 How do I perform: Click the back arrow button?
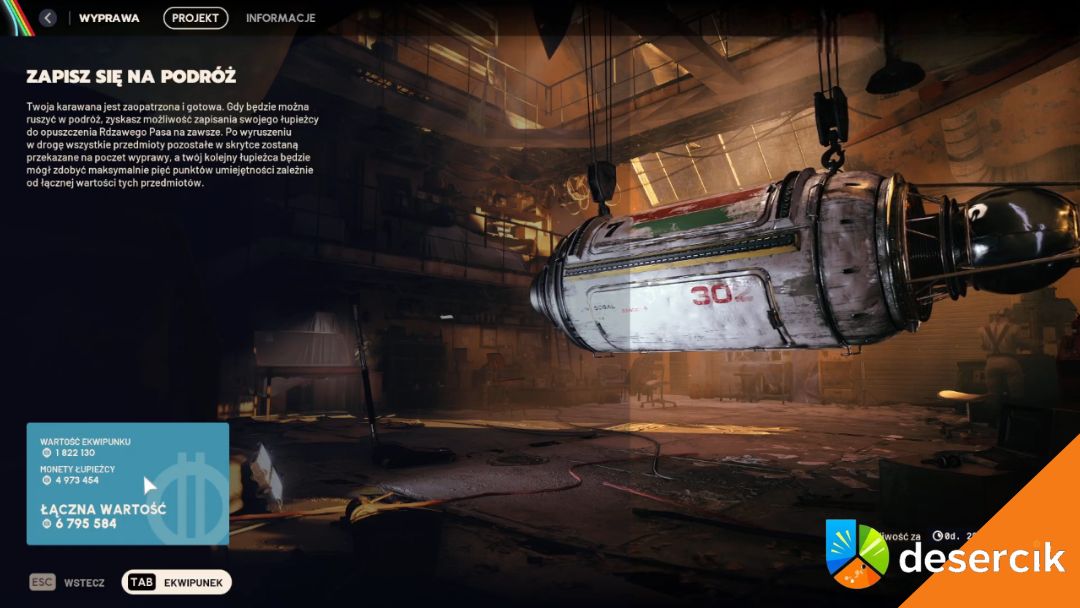click(x=48, y=18)
